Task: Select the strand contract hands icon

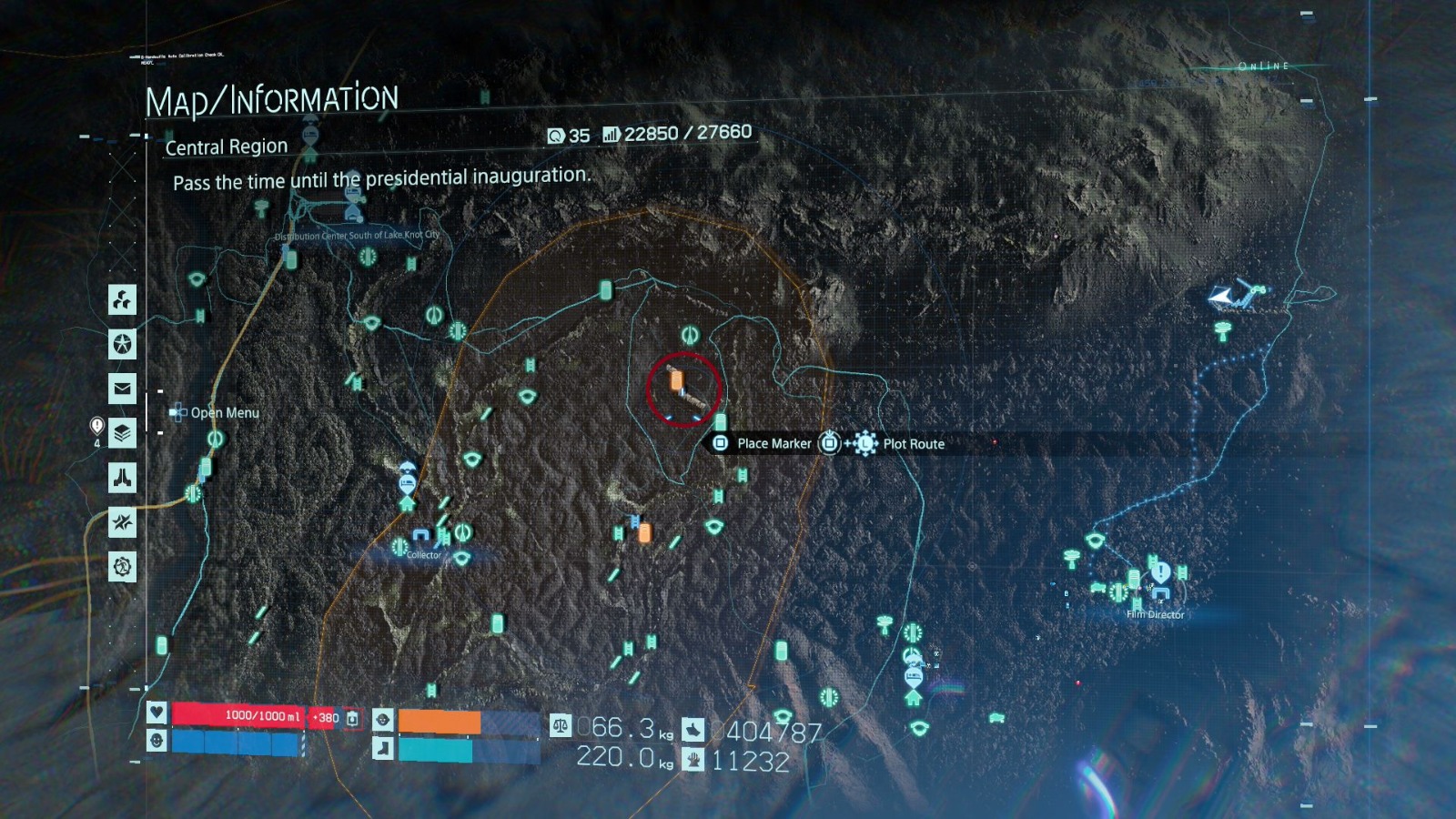Action: (x=123, y=476)
